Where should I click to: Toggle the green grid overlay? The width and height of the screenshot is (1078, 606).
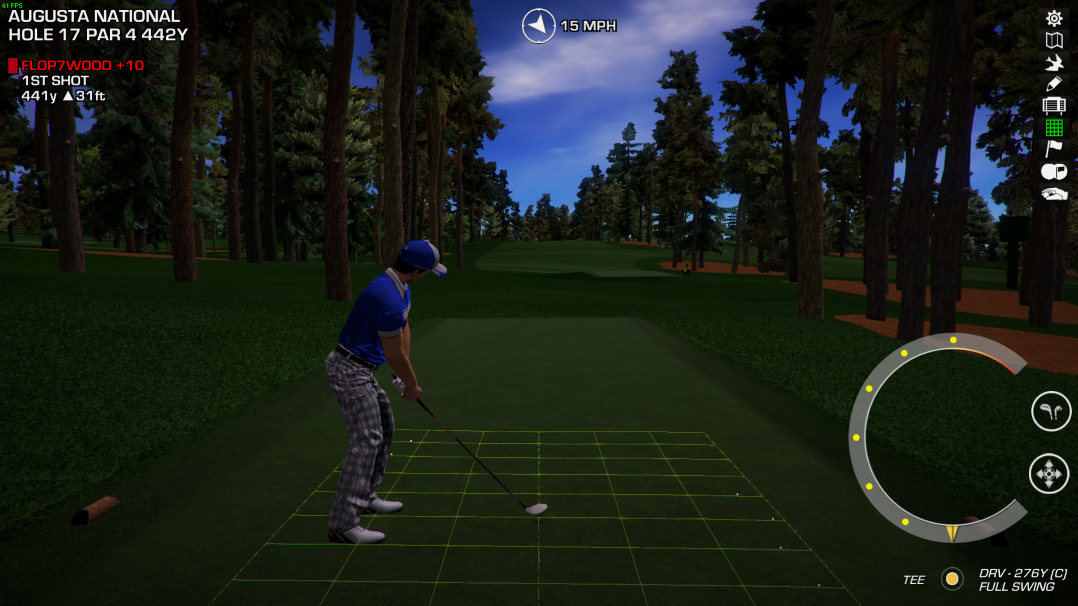pyautogui.click(x=1053, y=128)
